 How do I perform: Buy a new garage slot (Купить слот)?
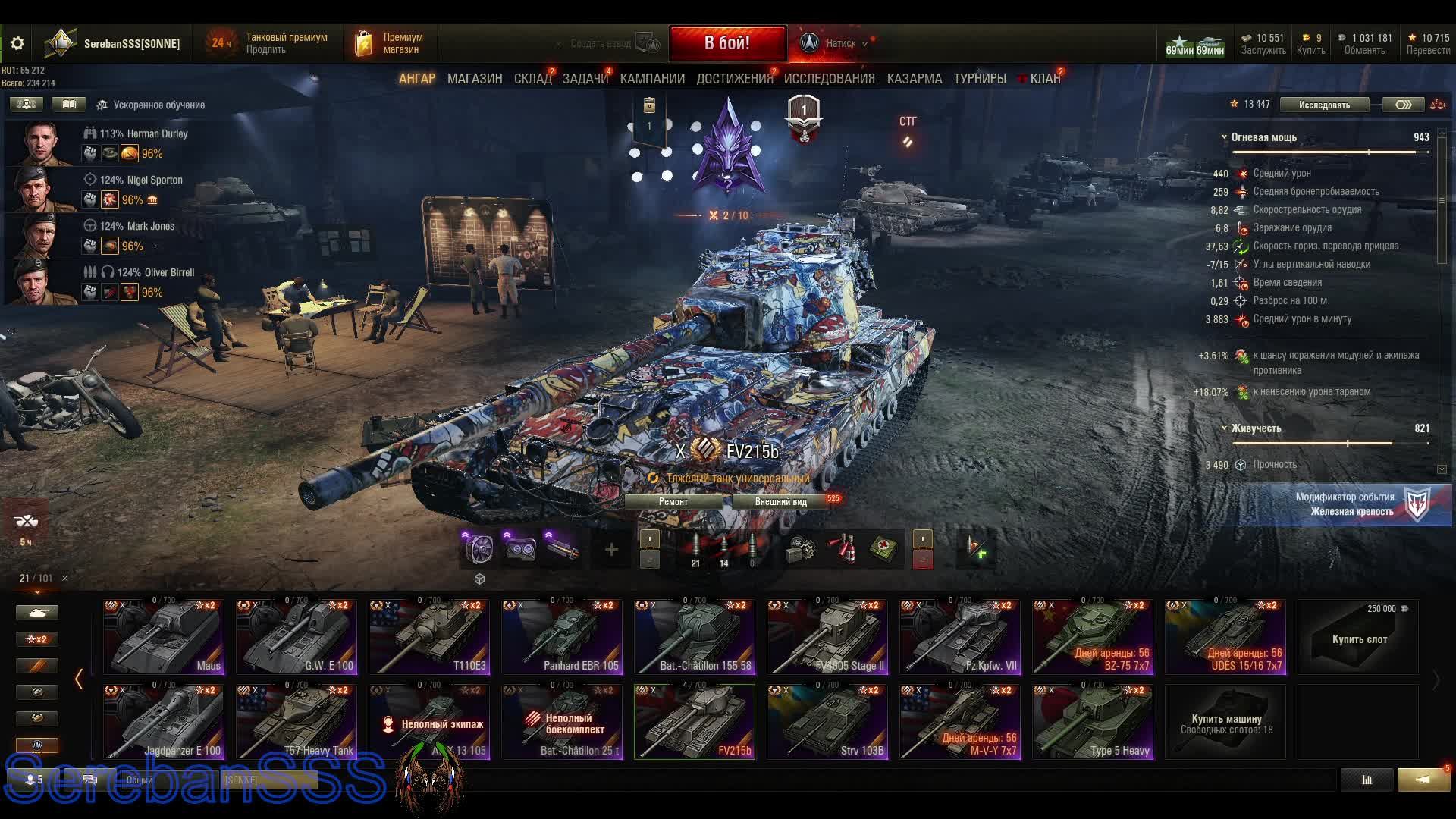(x=1358, y=637)
